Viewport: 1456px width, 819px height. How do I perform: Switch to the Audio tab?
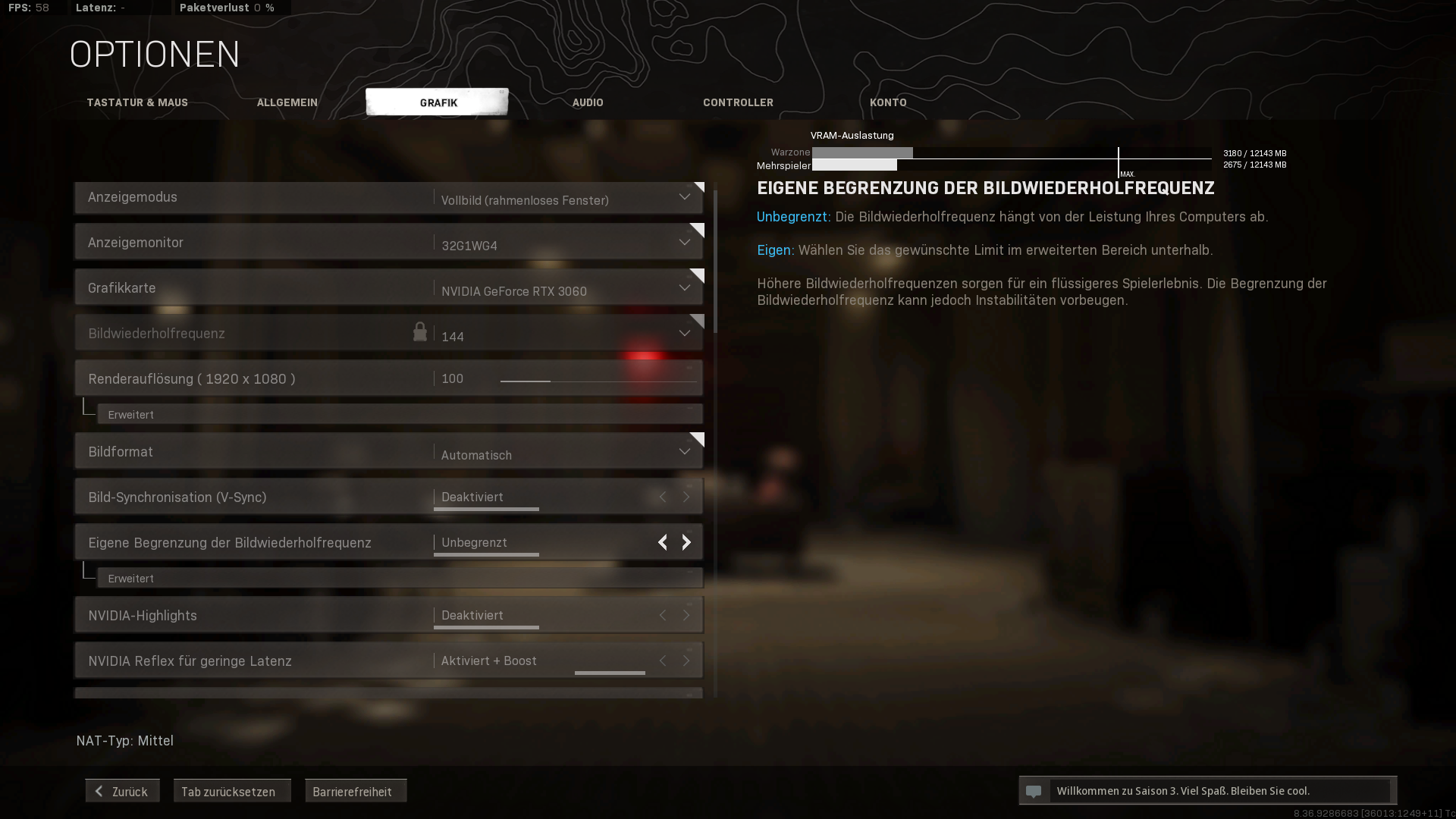pyautogui.click(x=588, y=102)
